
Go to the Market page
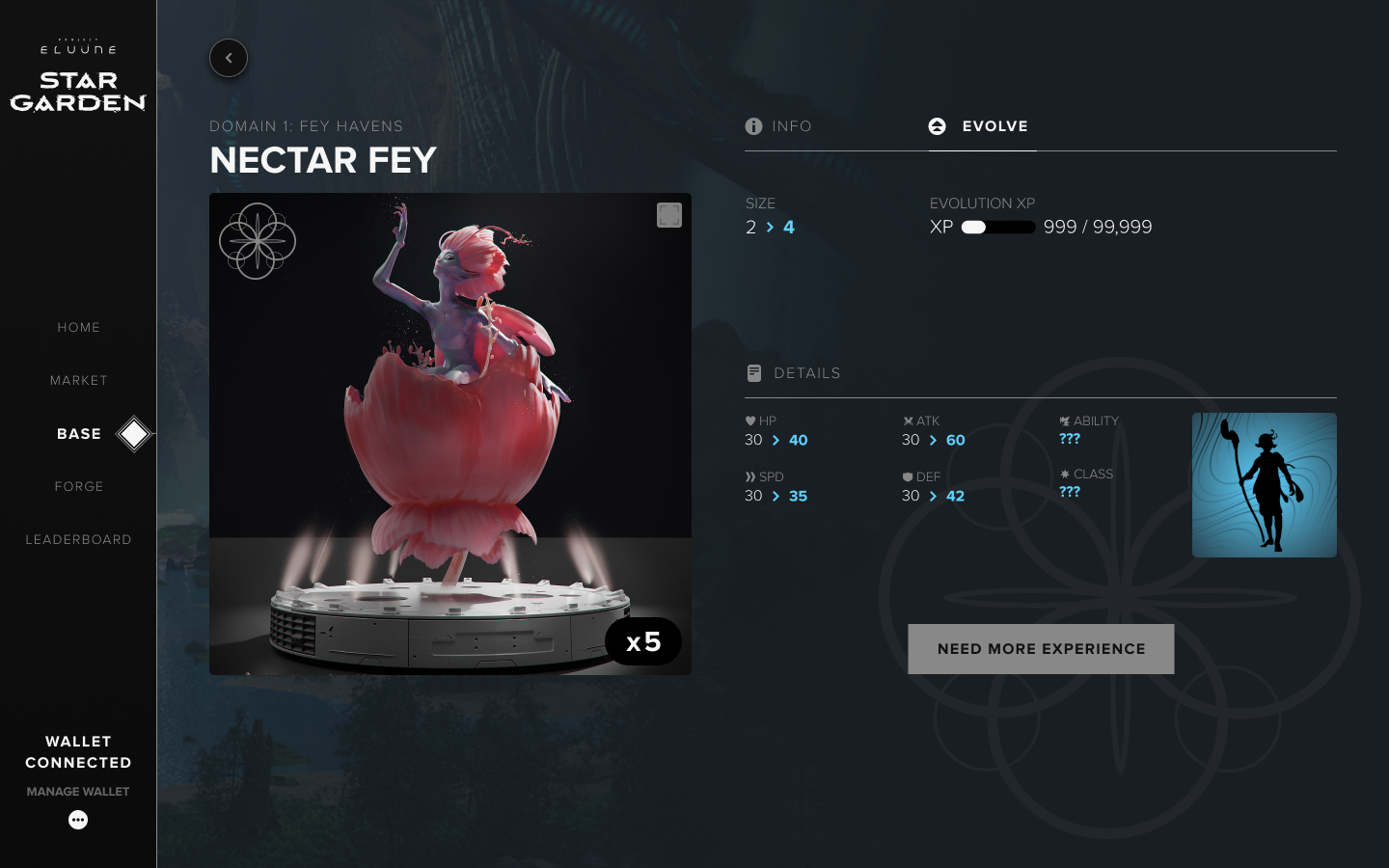click(78, 381)
